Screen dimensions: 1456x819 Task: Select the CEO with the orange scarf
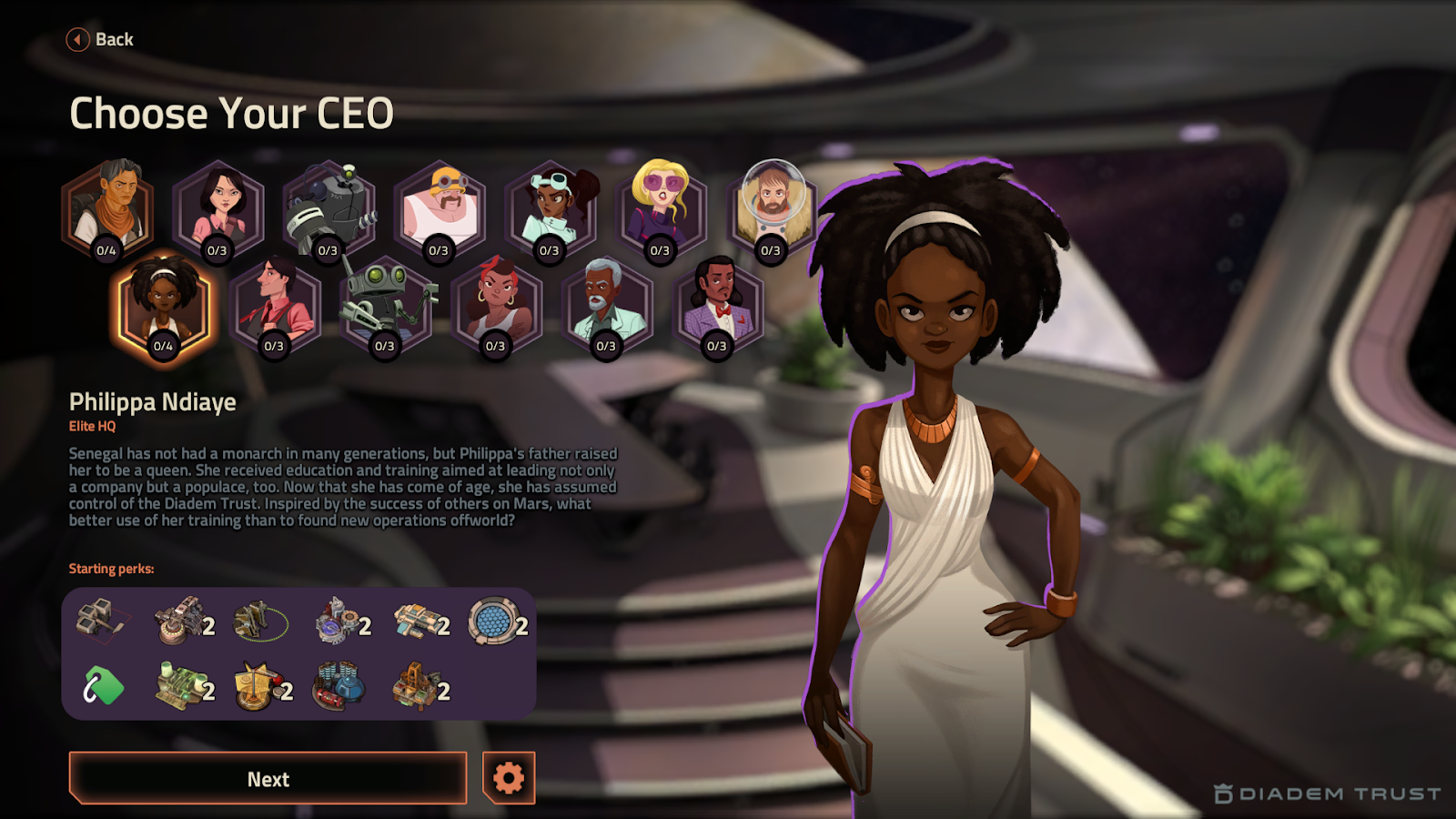(x=107, y=208)
